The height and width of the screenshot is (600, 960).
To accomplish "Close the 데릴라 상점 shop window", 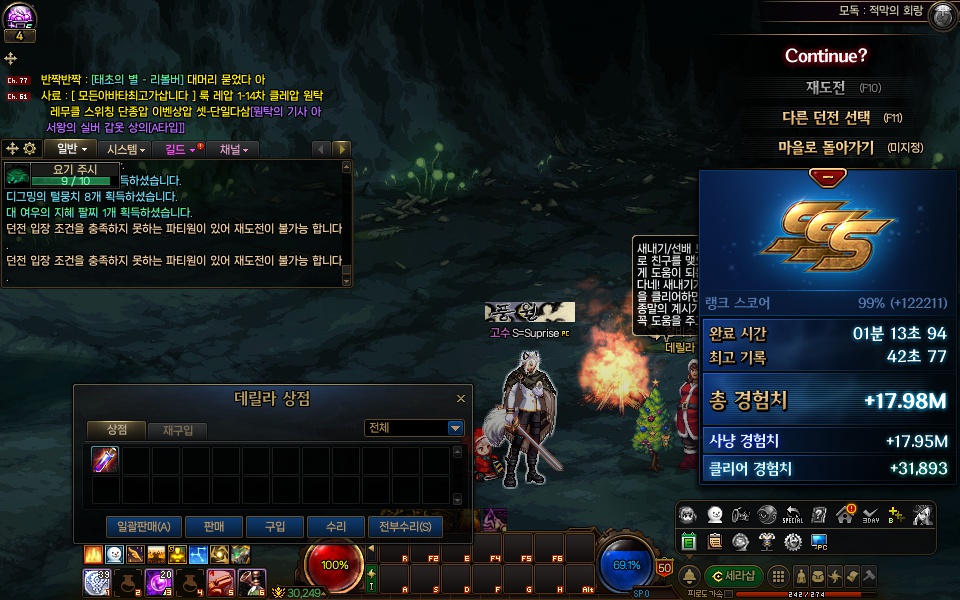I will click(x=461, y=398).
